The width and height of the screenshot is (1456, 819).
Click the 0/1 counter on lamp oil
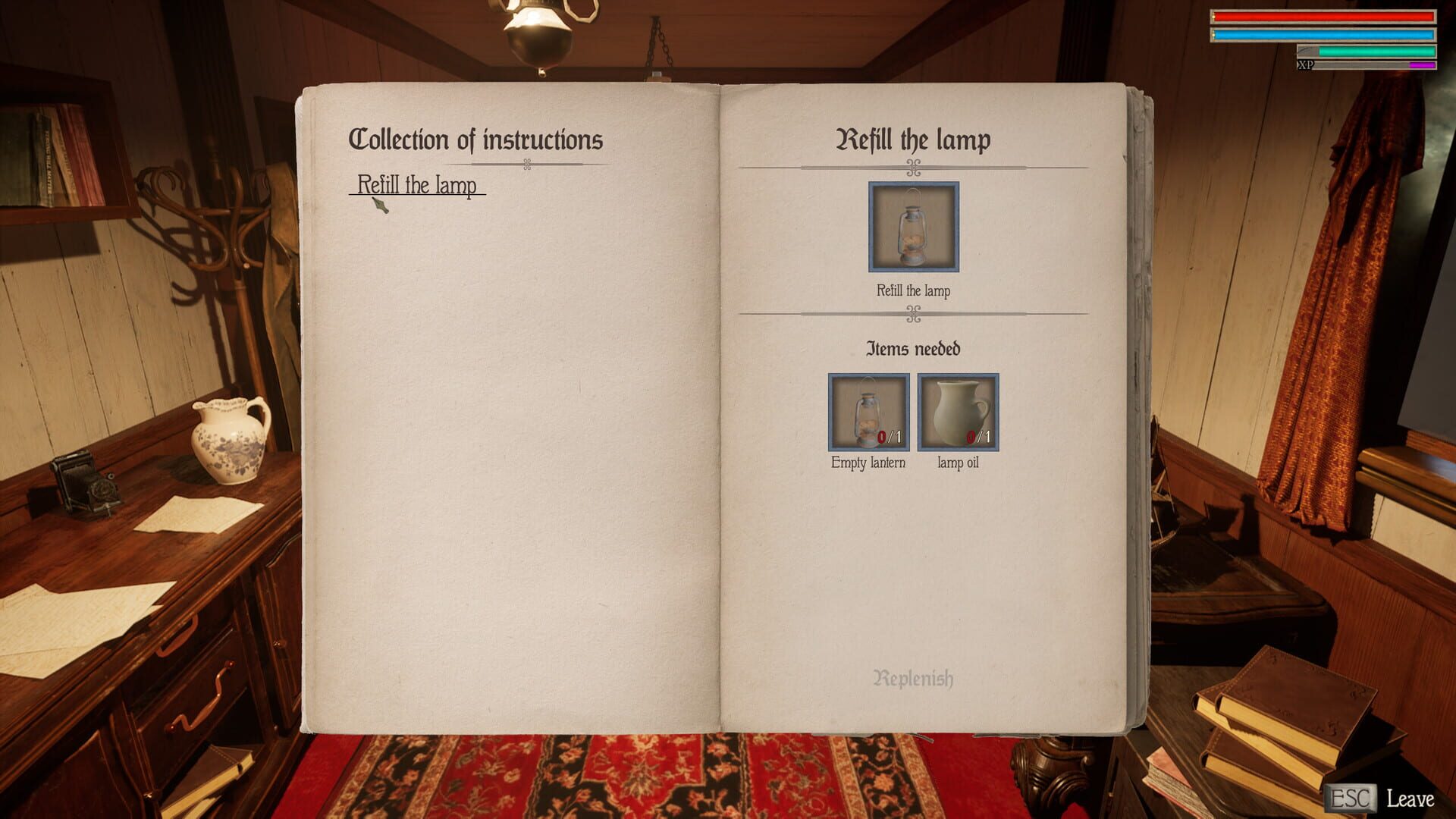point(978,435)
